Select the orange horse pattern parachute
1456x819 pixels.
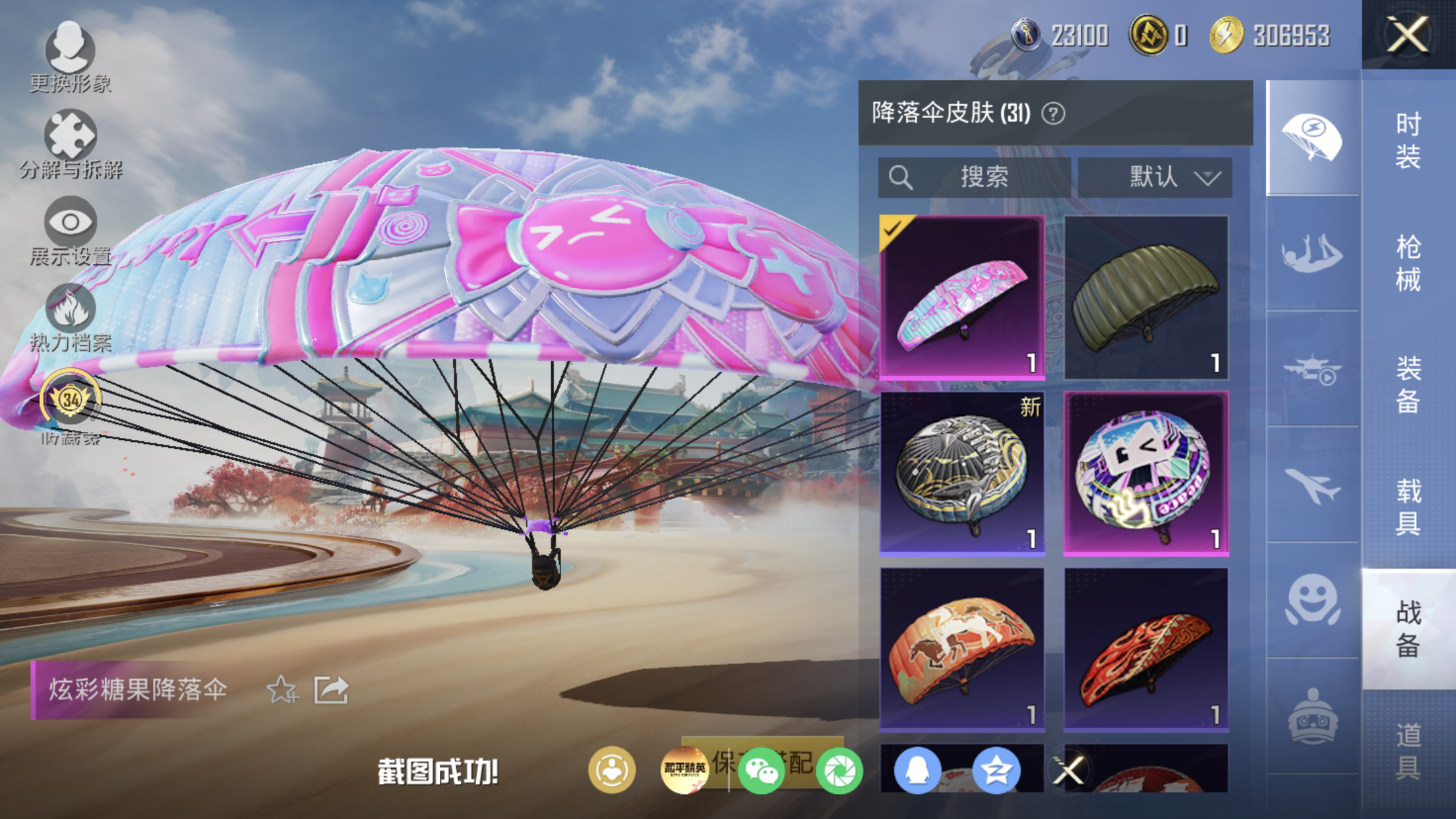coord(962,650)
